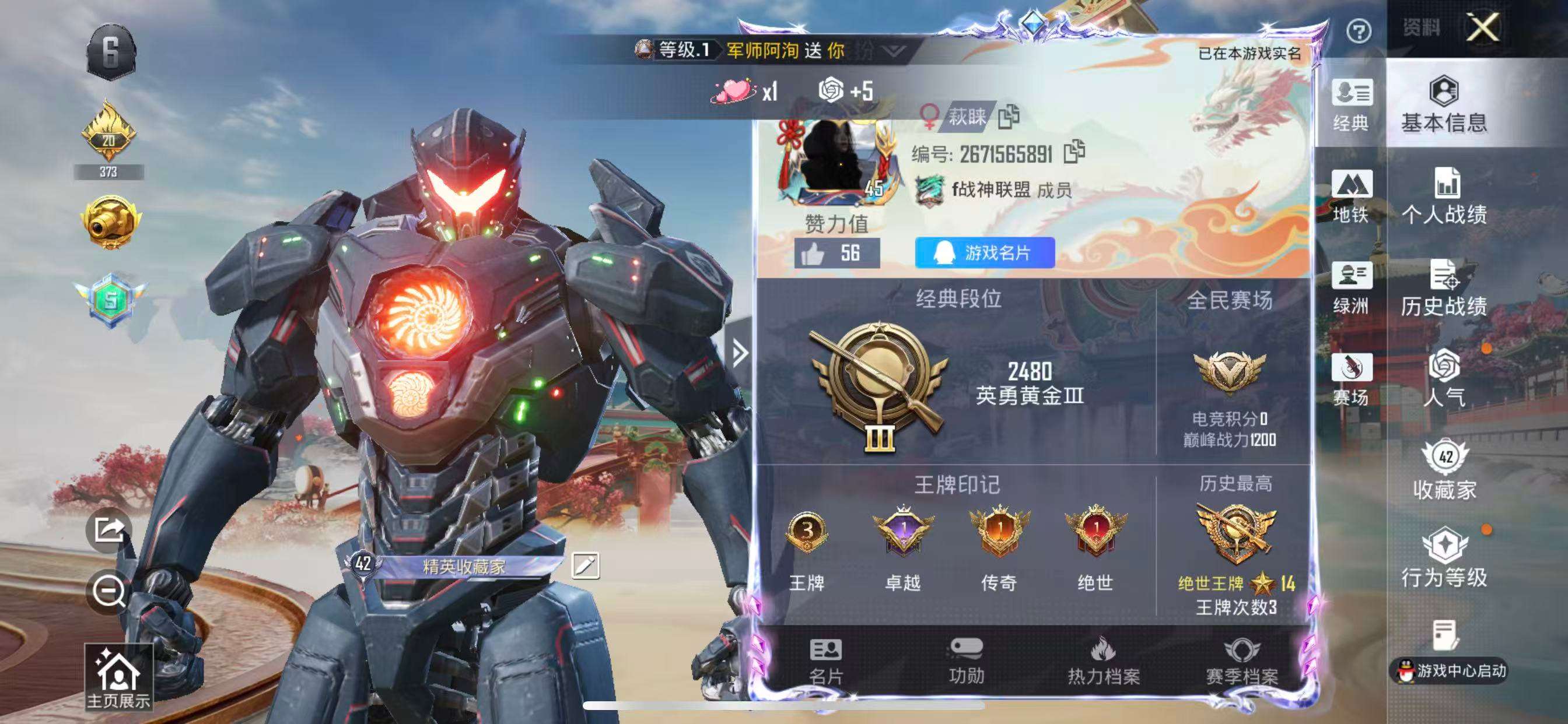Open the 主页展示 homepage display

[x=118, y=678]
